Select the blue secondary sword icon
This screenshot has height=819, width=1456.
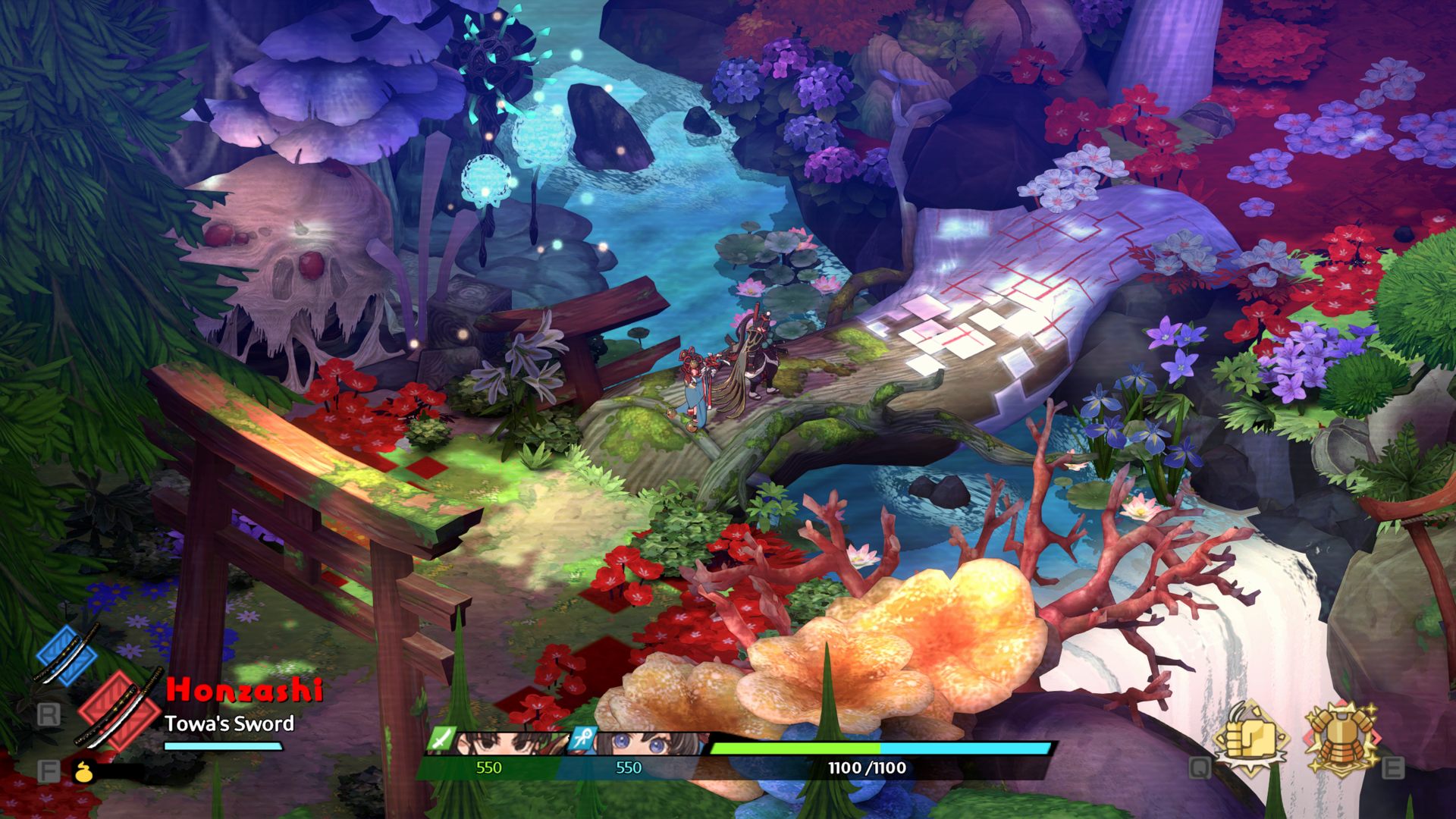pyautogui.click(x=67, y=655)
